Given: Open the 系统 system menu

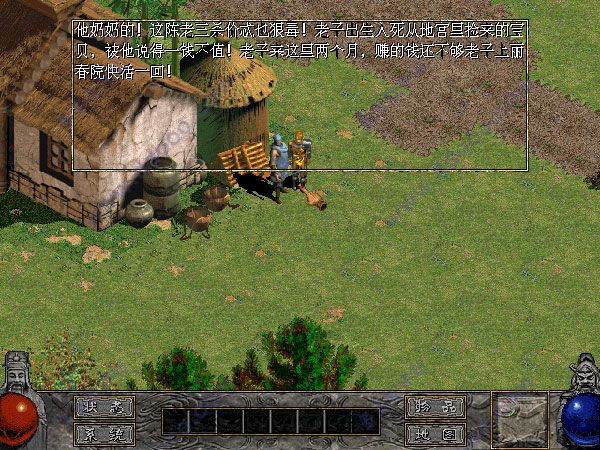Looking at the screenshot, I should pyautogui.click(x=104, y=434).
